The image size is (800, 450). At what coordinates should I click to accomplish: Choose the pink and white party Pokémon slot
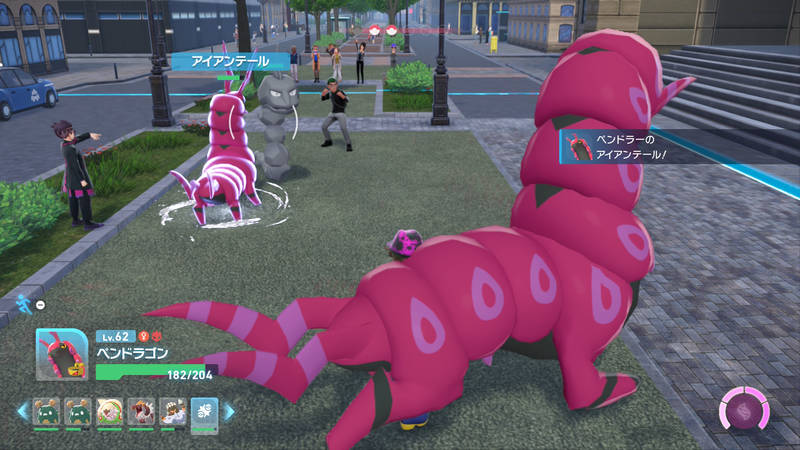[109, 412]
